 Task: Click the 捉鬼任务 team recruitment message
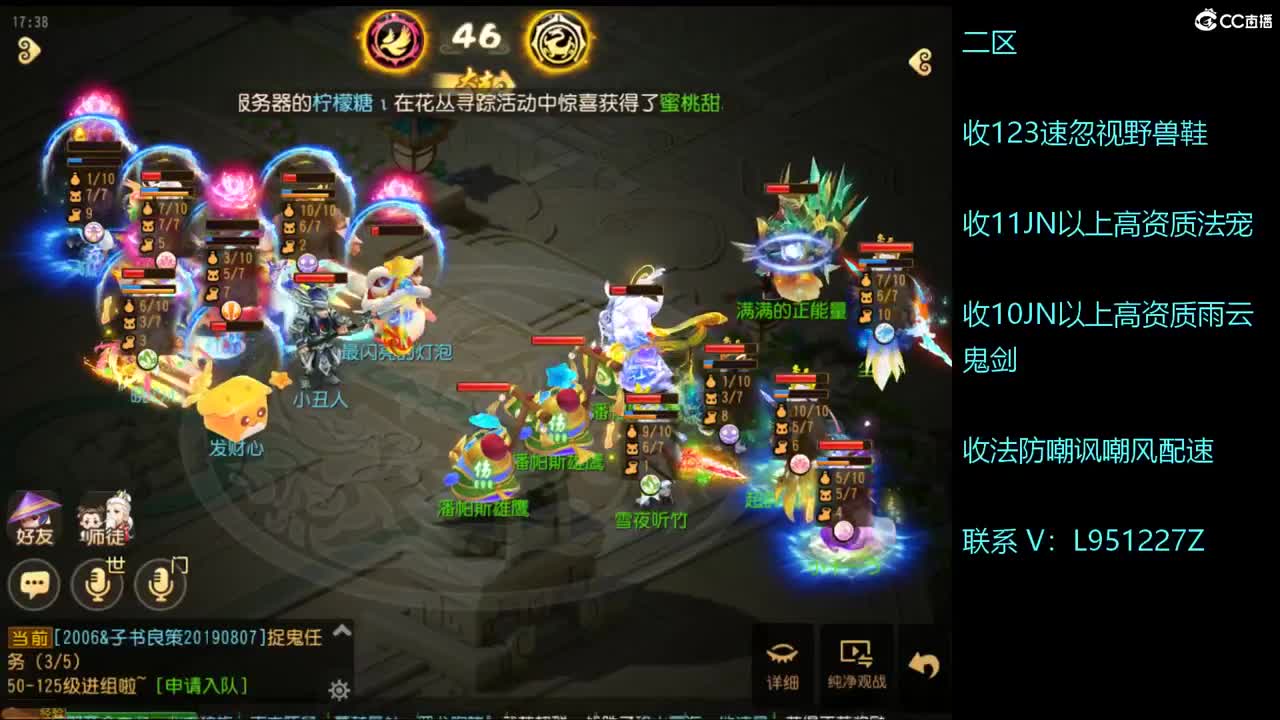[x=180, y=640]
